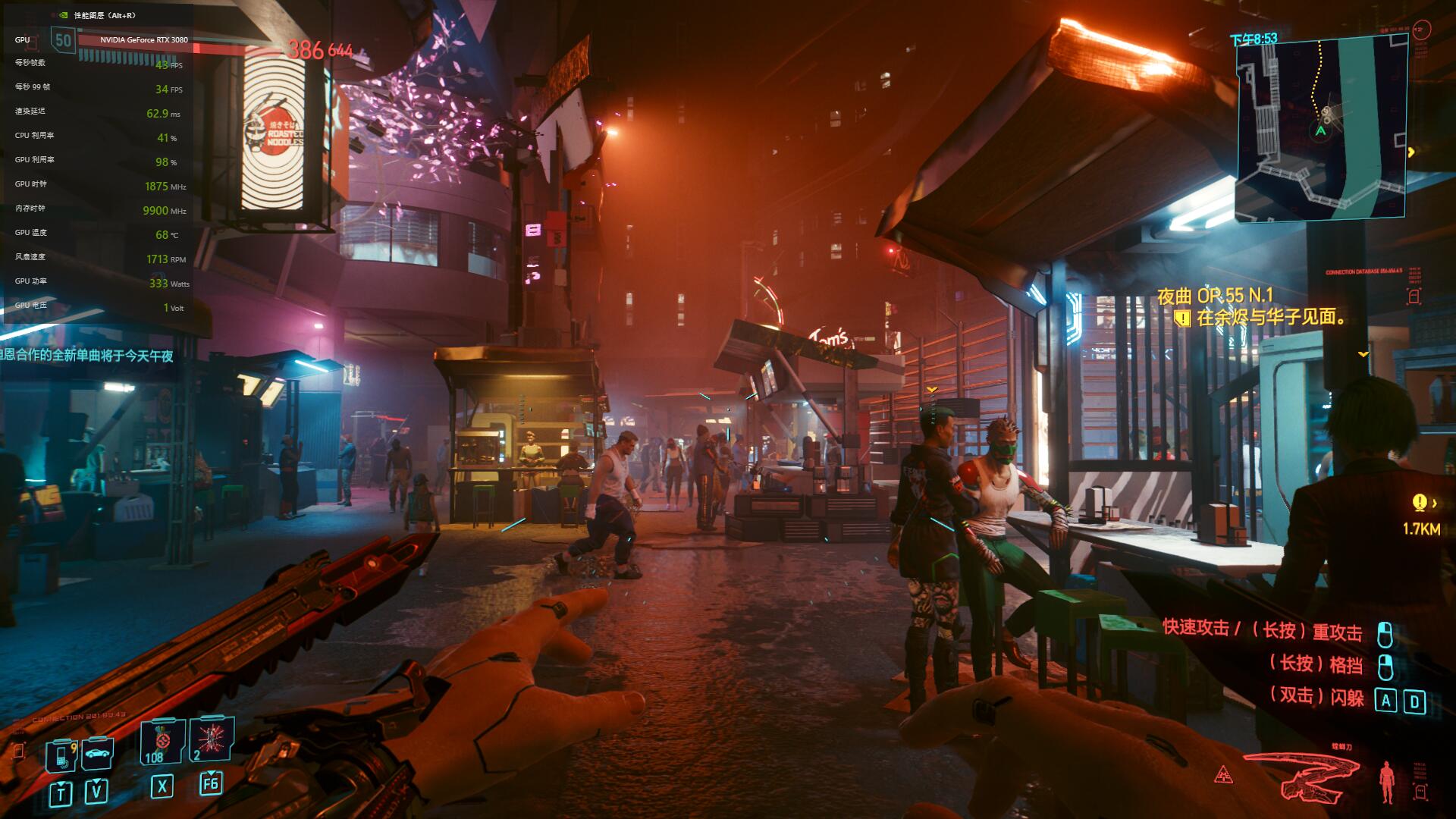1456x819 pixels.
Task: Select the tracked quest objective with yellow marker
Action: point(1263,318)
